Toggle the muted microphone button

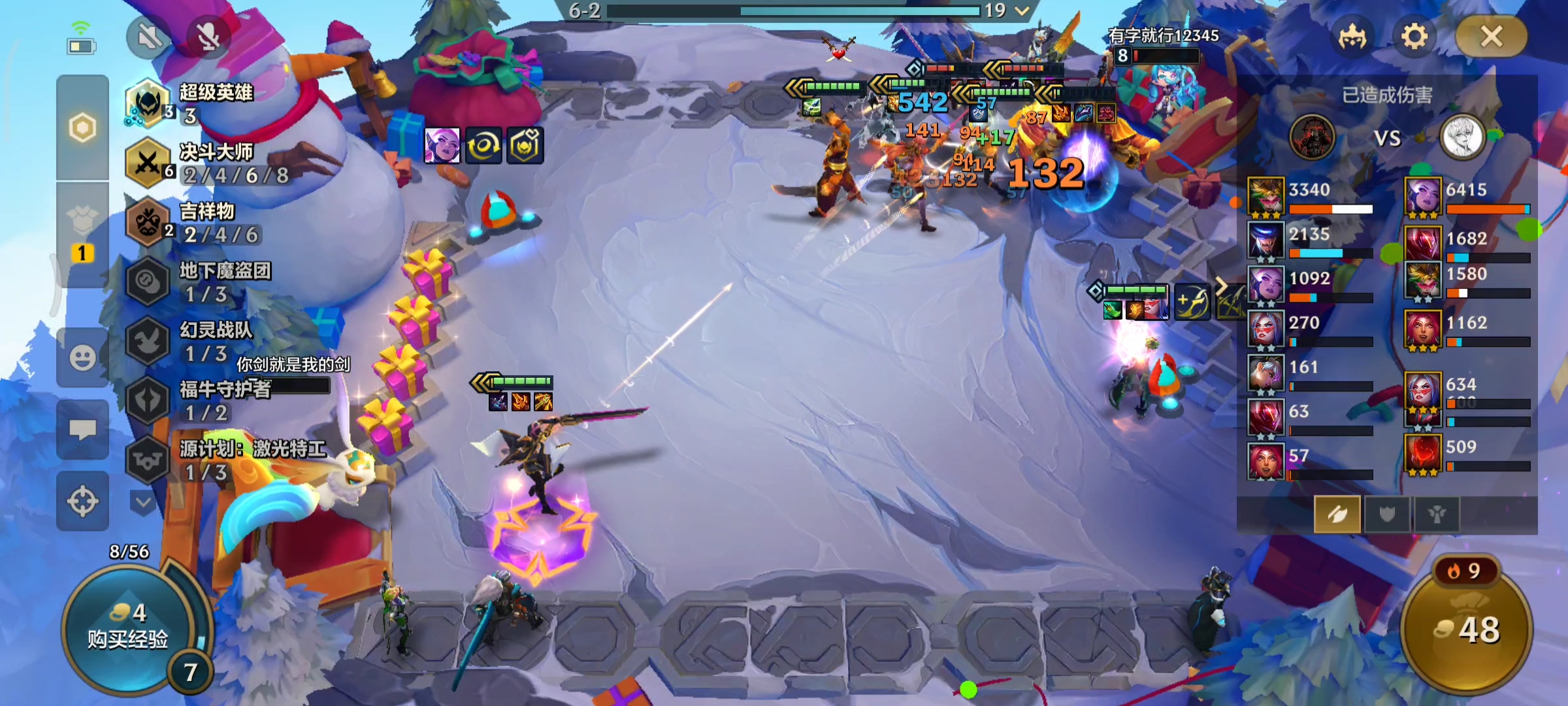(208, 37)
